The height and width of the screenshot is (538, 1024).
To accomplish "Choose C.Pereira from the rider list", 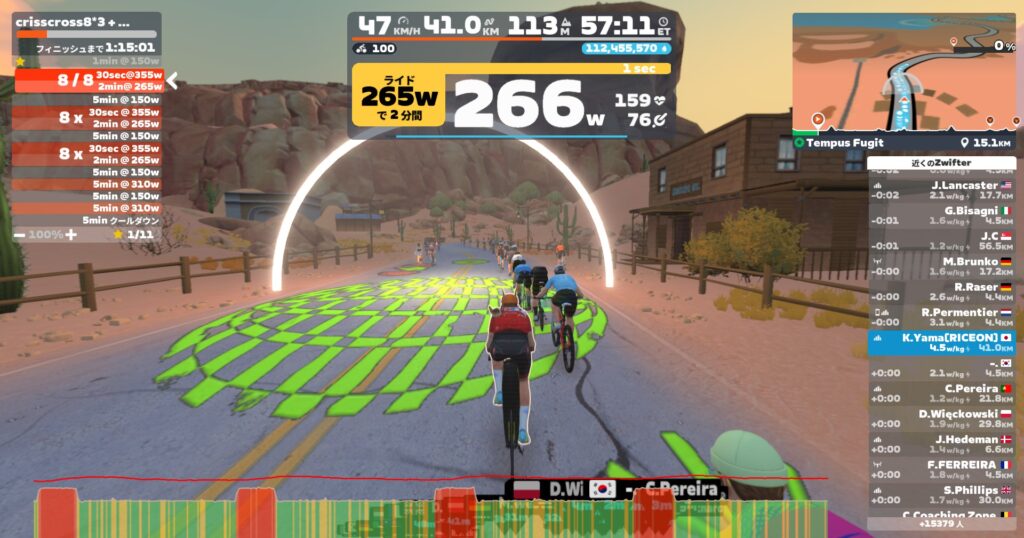I will pyautogui.click(x=941, y=393).
